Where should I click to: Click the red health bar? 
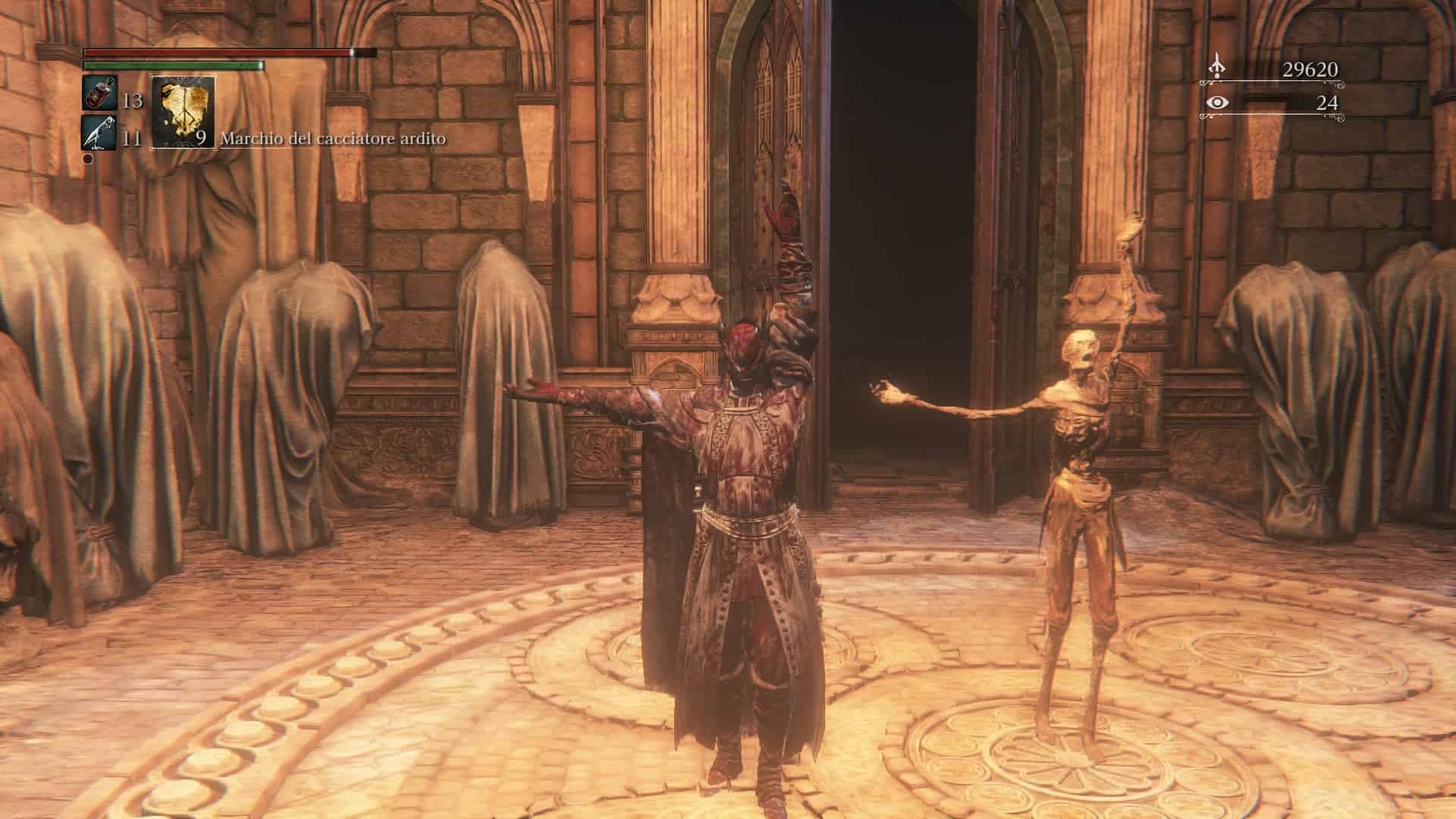coord(220,54)
